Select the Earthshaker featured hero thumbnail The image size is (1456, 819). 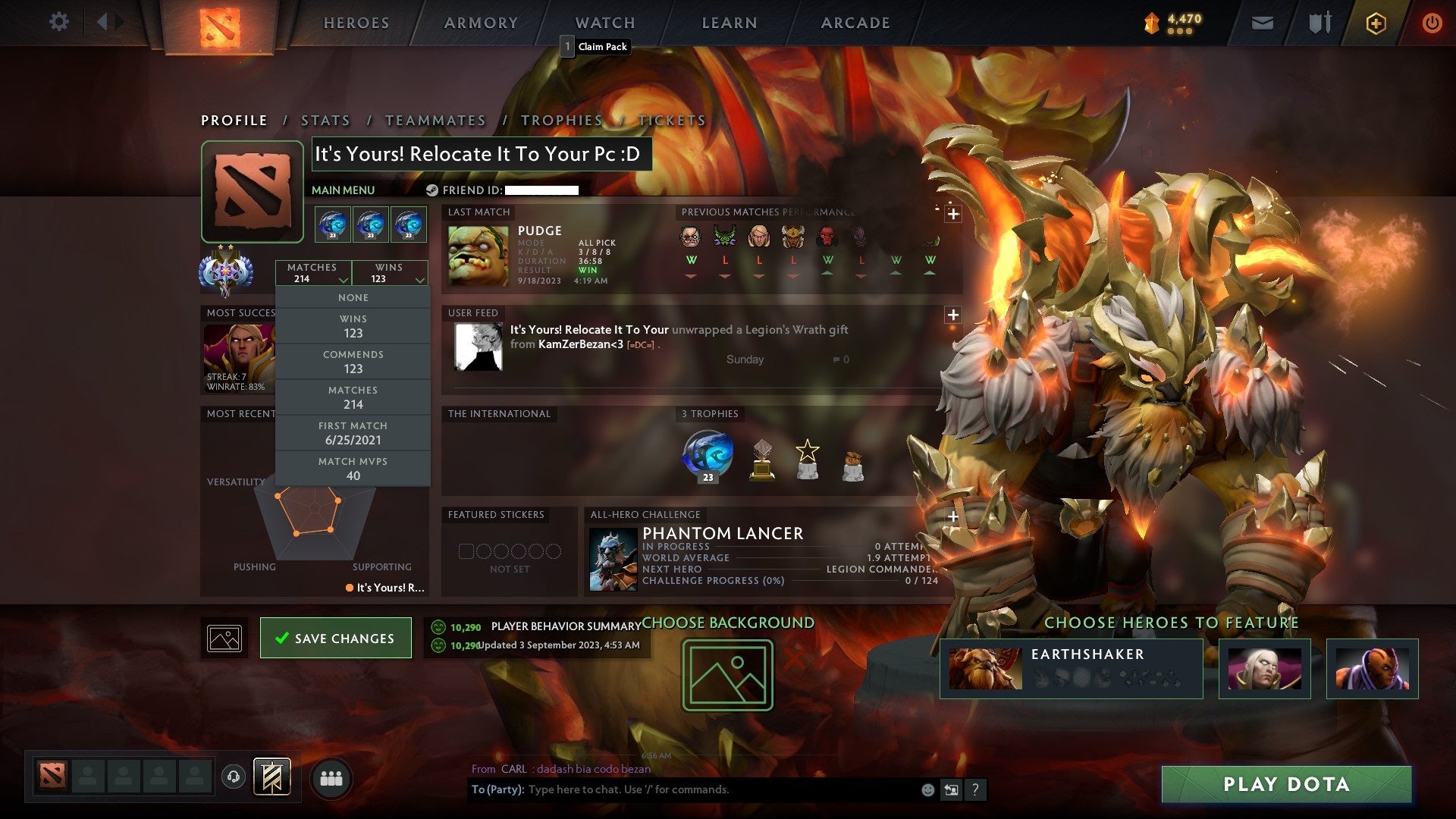984,668
